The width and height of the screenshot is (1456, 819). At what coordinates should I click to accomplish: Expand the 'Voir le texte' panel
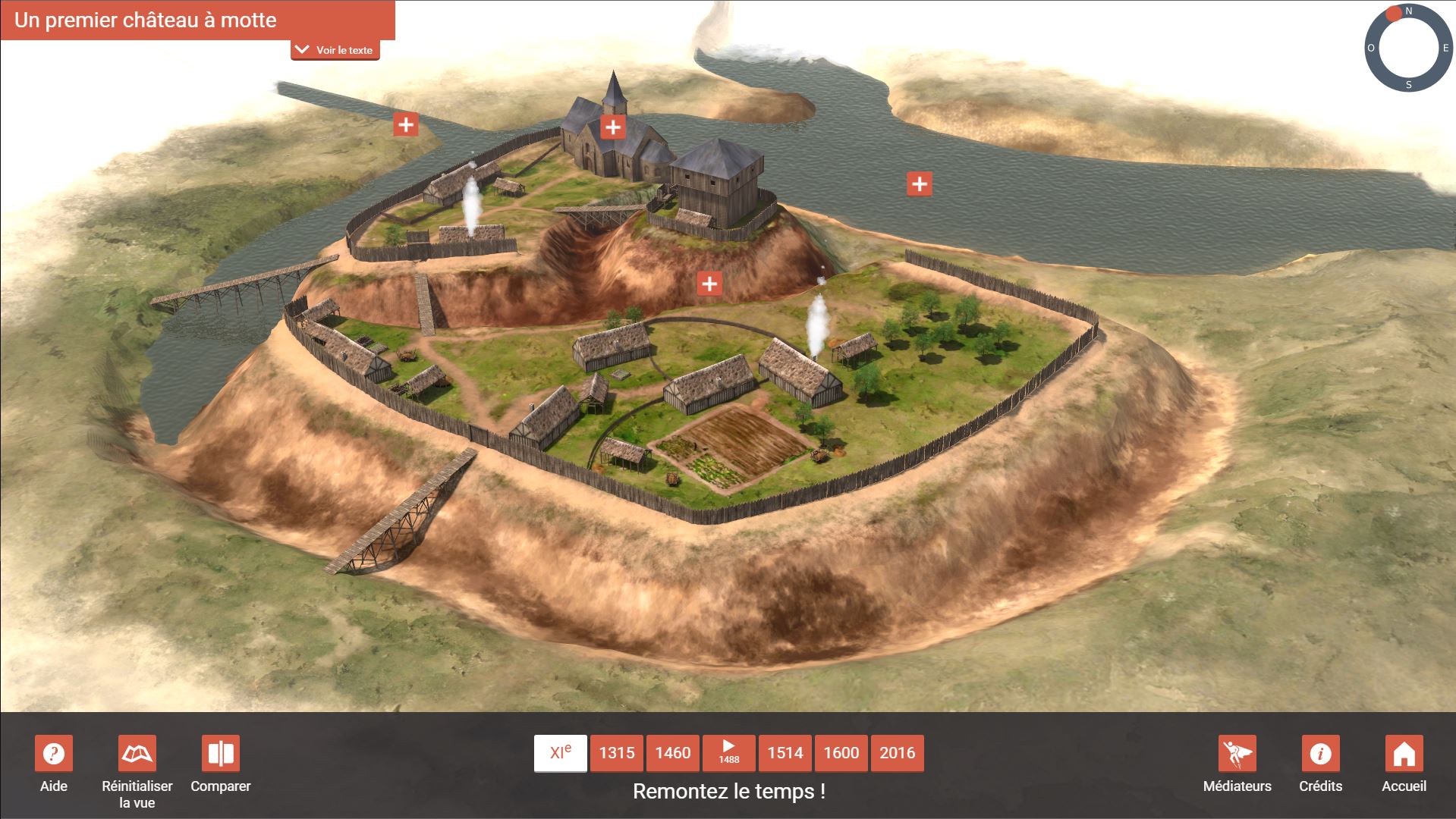point(335,50)
